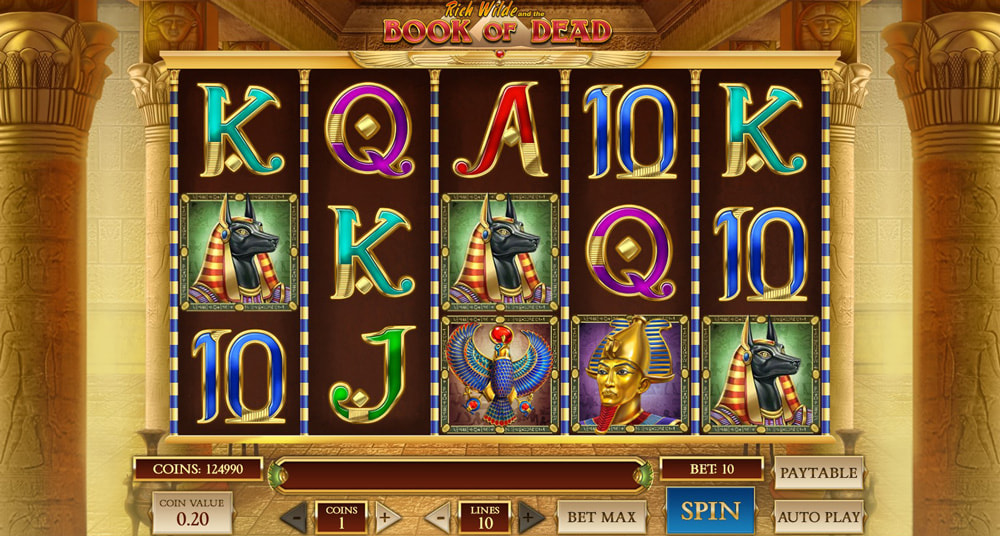Decrease the number of lines
Screen dimensions: 1000x536
point(438,517)
